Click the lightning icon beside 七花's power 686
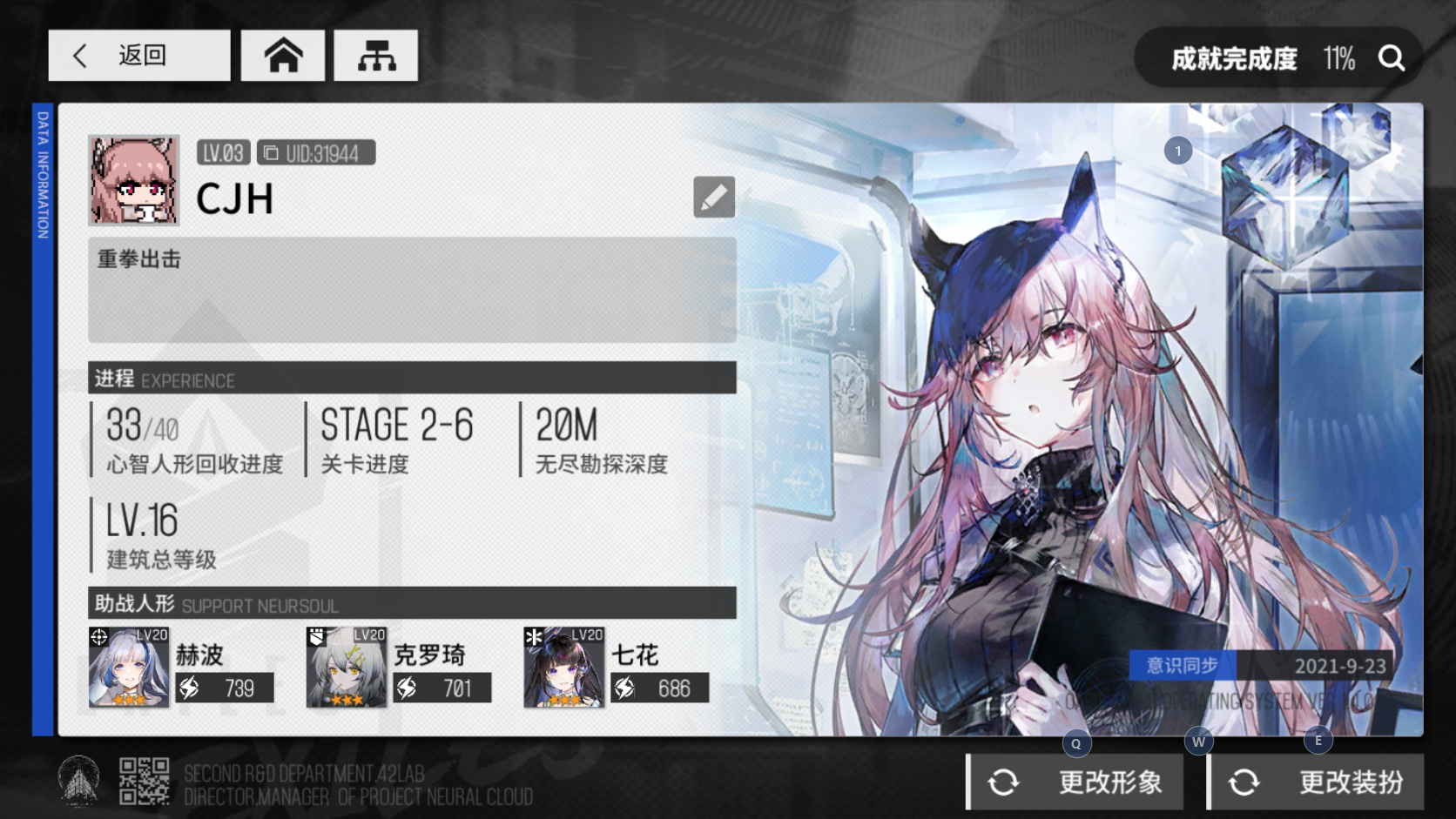 pos(624,688)
